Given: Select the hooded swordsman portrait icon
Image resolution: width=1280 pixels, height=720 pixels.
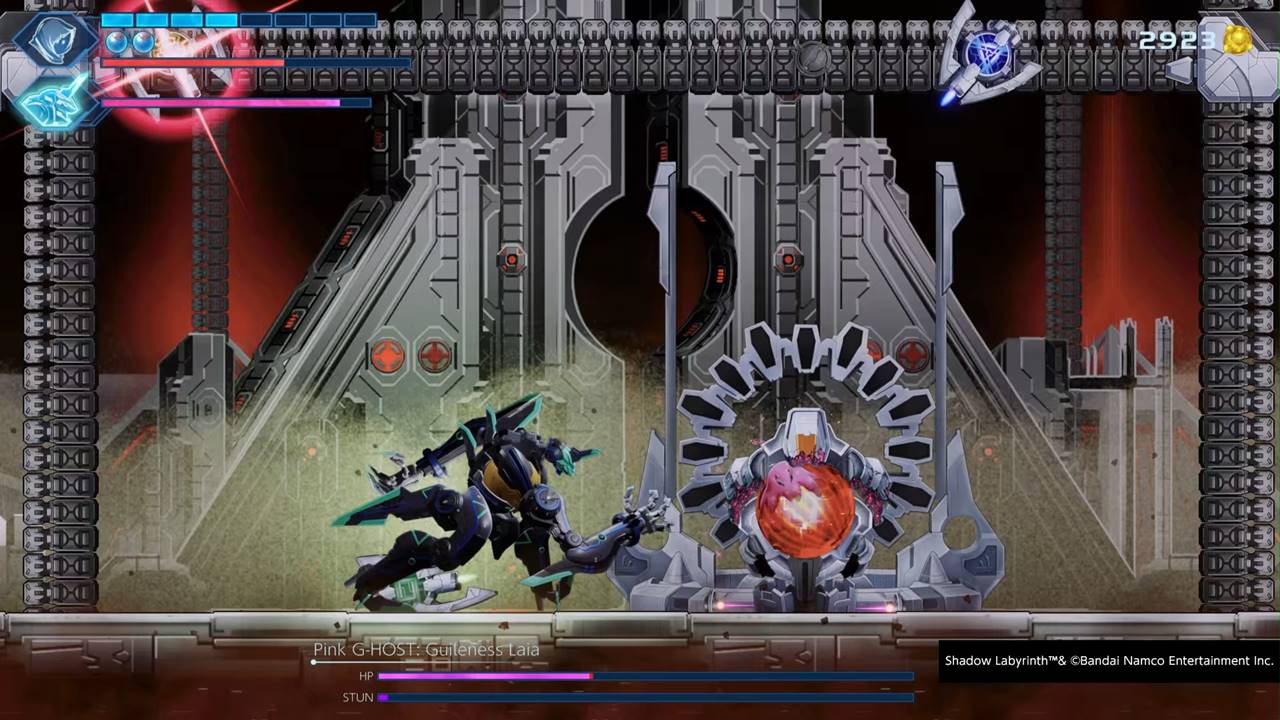Looking at the screenshot, I should coord(54,39).
